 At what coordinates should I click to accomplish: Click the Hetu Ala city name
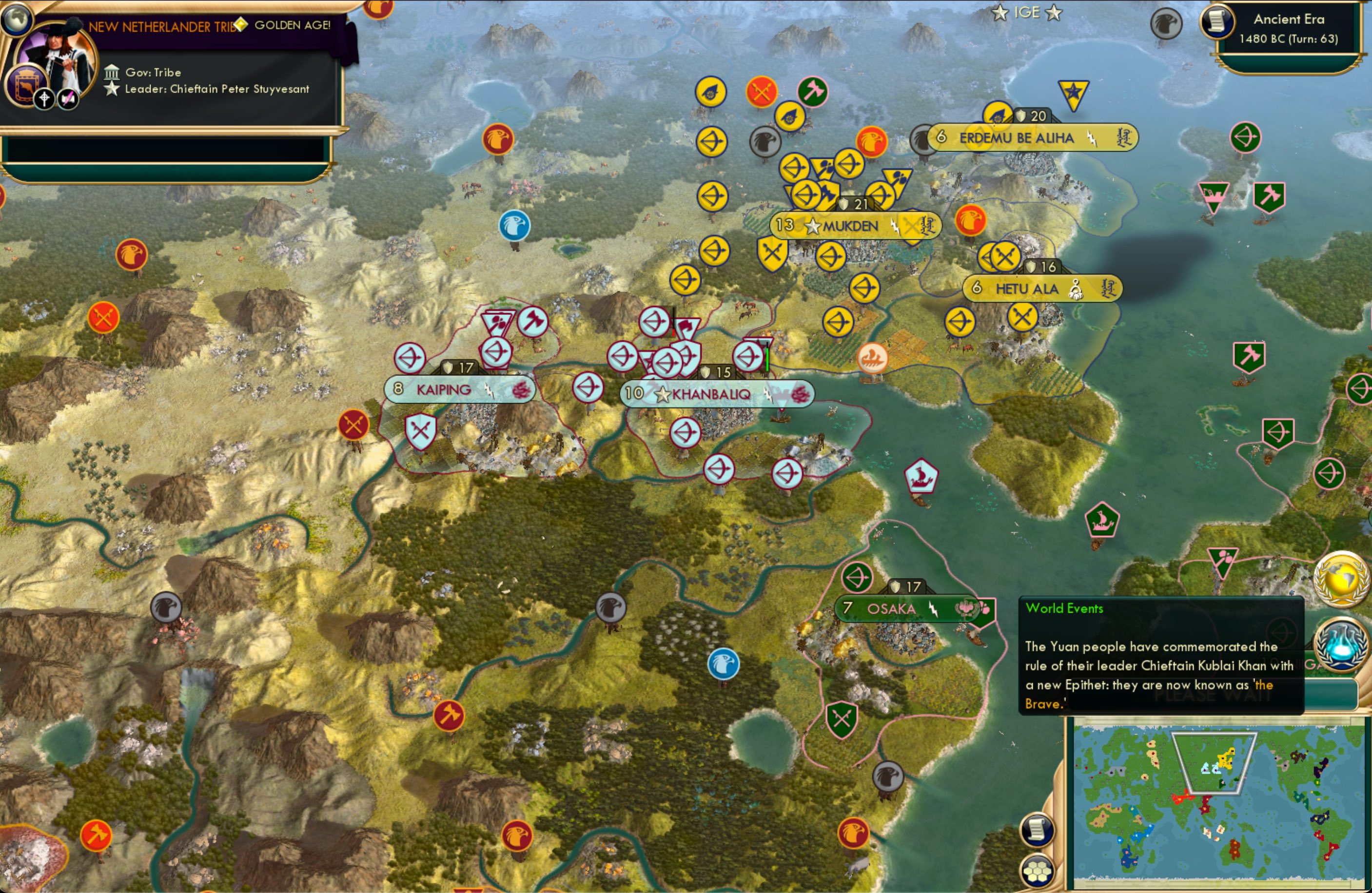coord(1027,288)
